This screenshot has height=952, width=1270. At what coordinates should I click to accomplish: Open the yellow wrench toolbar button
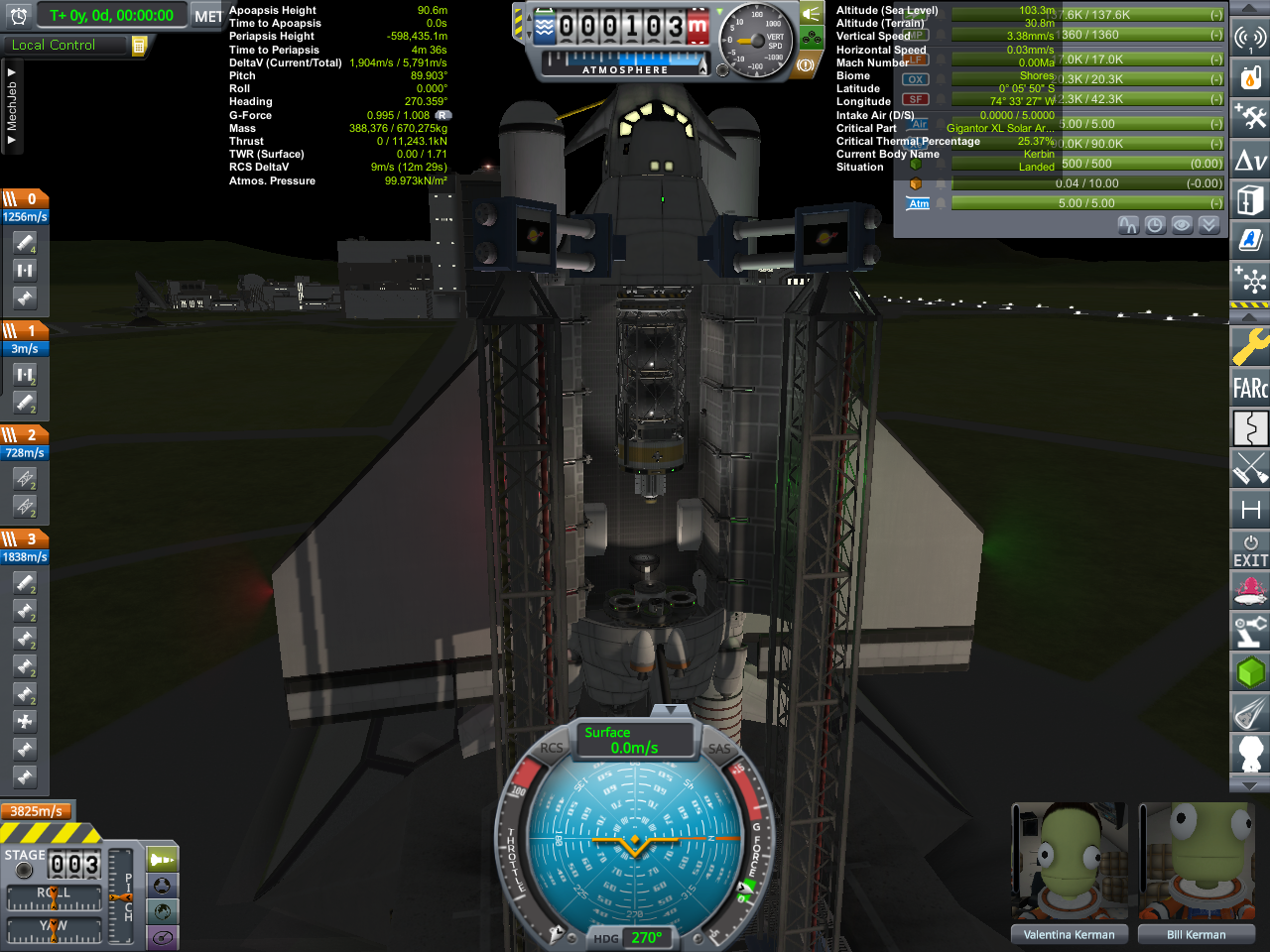pos(1250,347)
